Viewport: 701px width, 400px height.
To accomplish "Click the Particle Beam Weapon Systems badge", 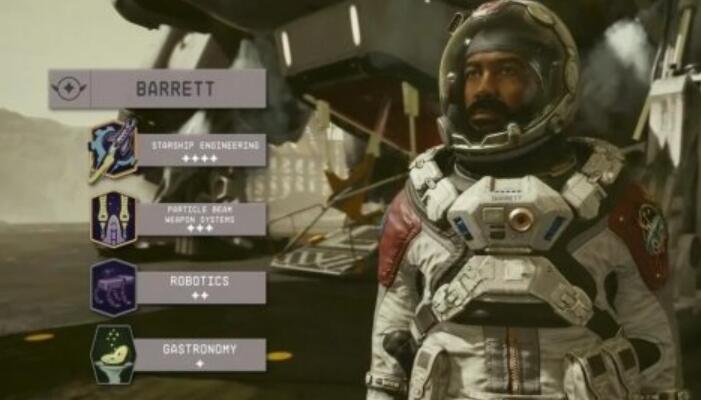I will [x=113, y=219].
